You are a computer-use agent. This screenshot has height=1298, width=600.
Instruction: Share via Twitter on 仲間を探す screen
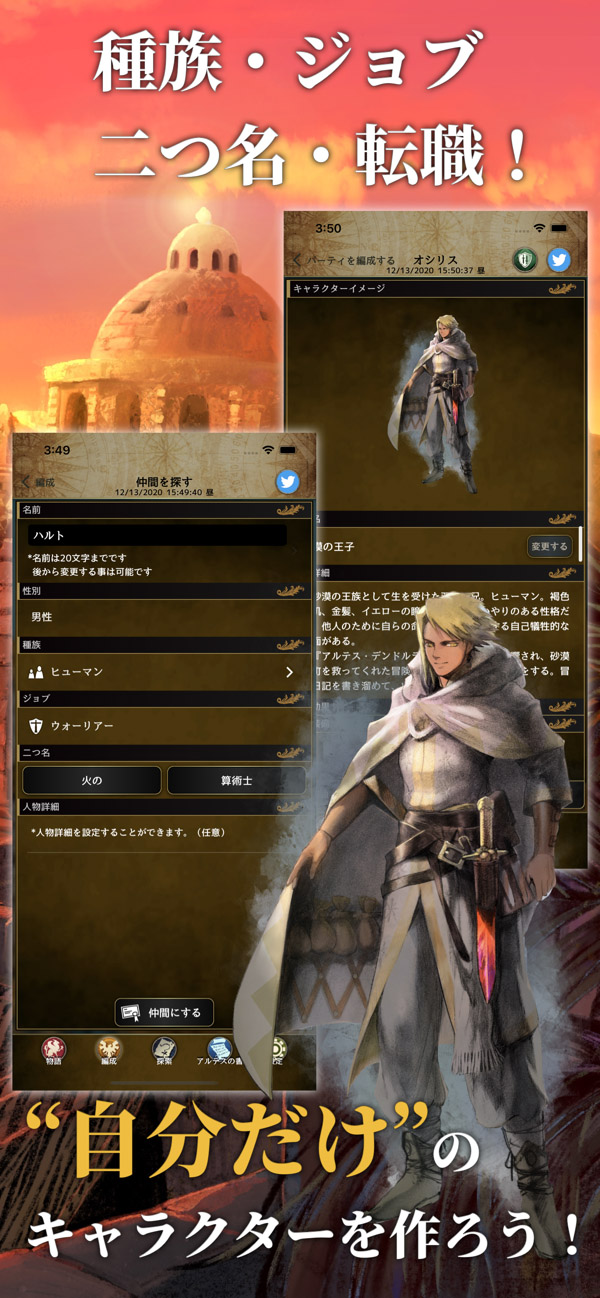288,482
